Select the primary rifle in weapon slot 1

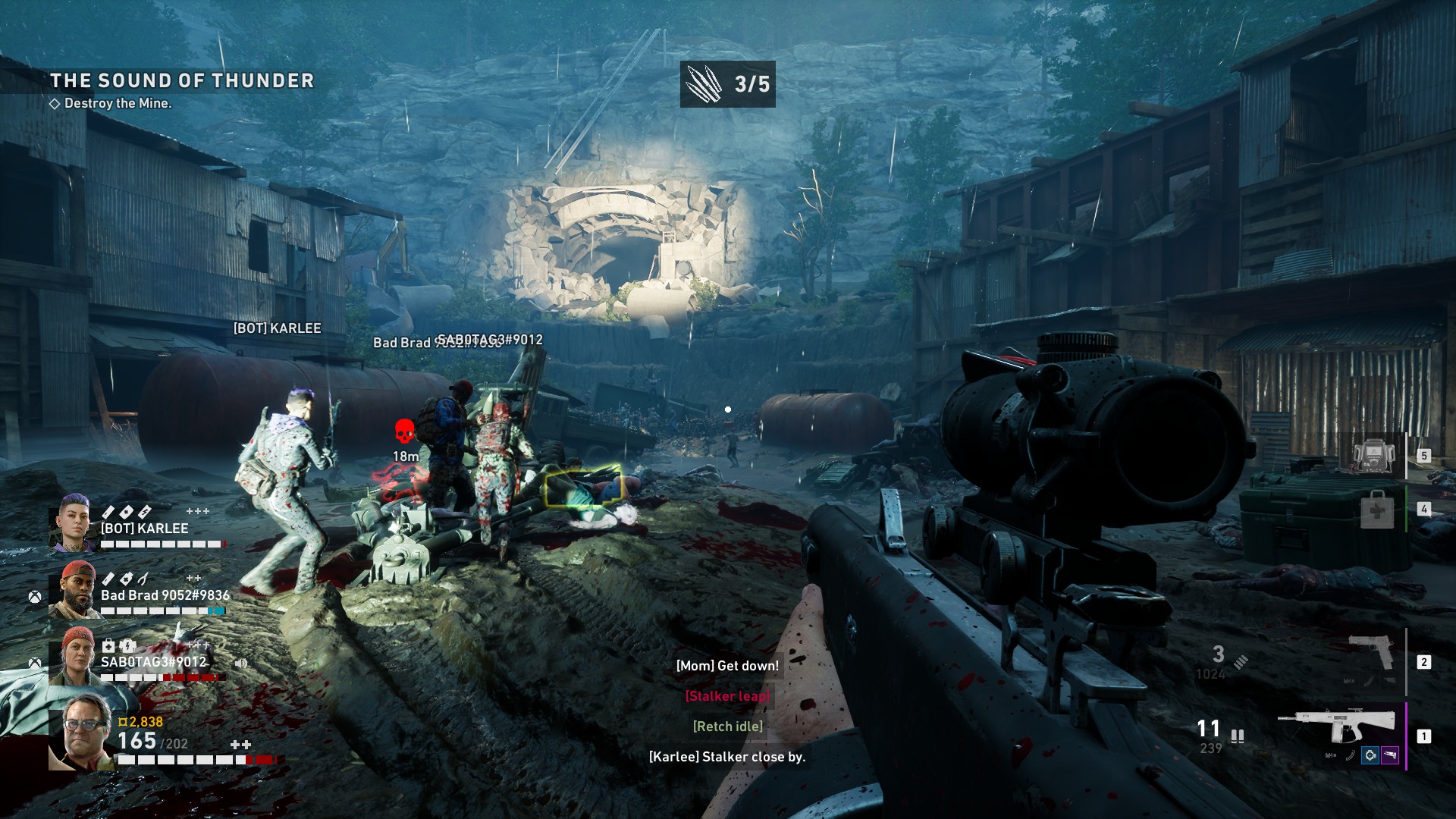pyautogui.click(x=1338, y=728)
